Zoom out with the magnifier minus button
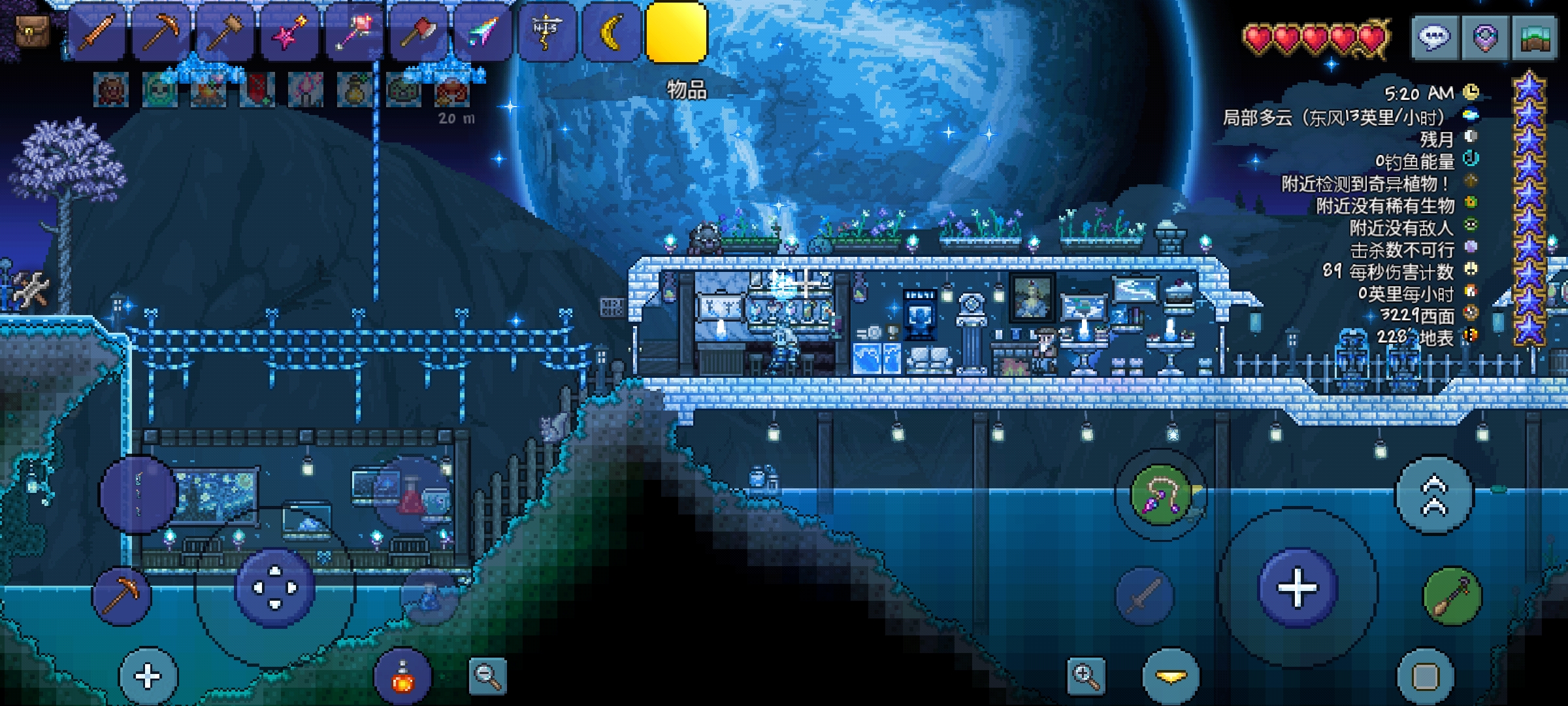 tap(487, 676)
